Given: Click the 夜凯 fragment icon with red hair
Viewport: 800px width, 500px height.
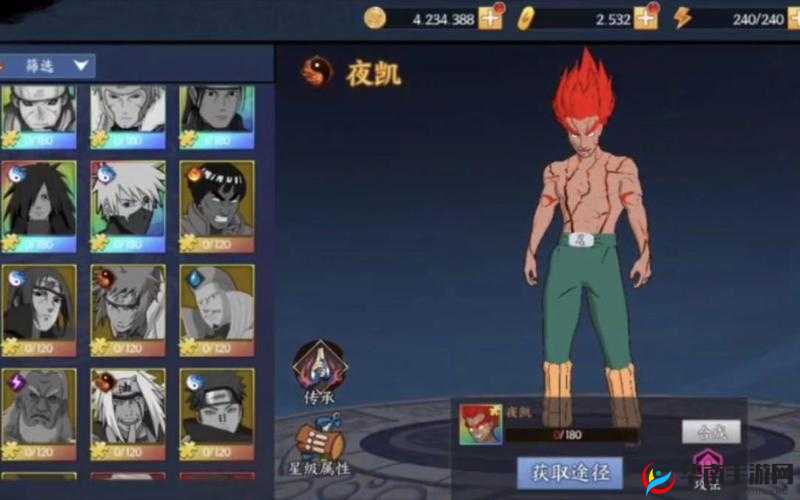Looking at the screenshot, I should [x=480, y=424].
